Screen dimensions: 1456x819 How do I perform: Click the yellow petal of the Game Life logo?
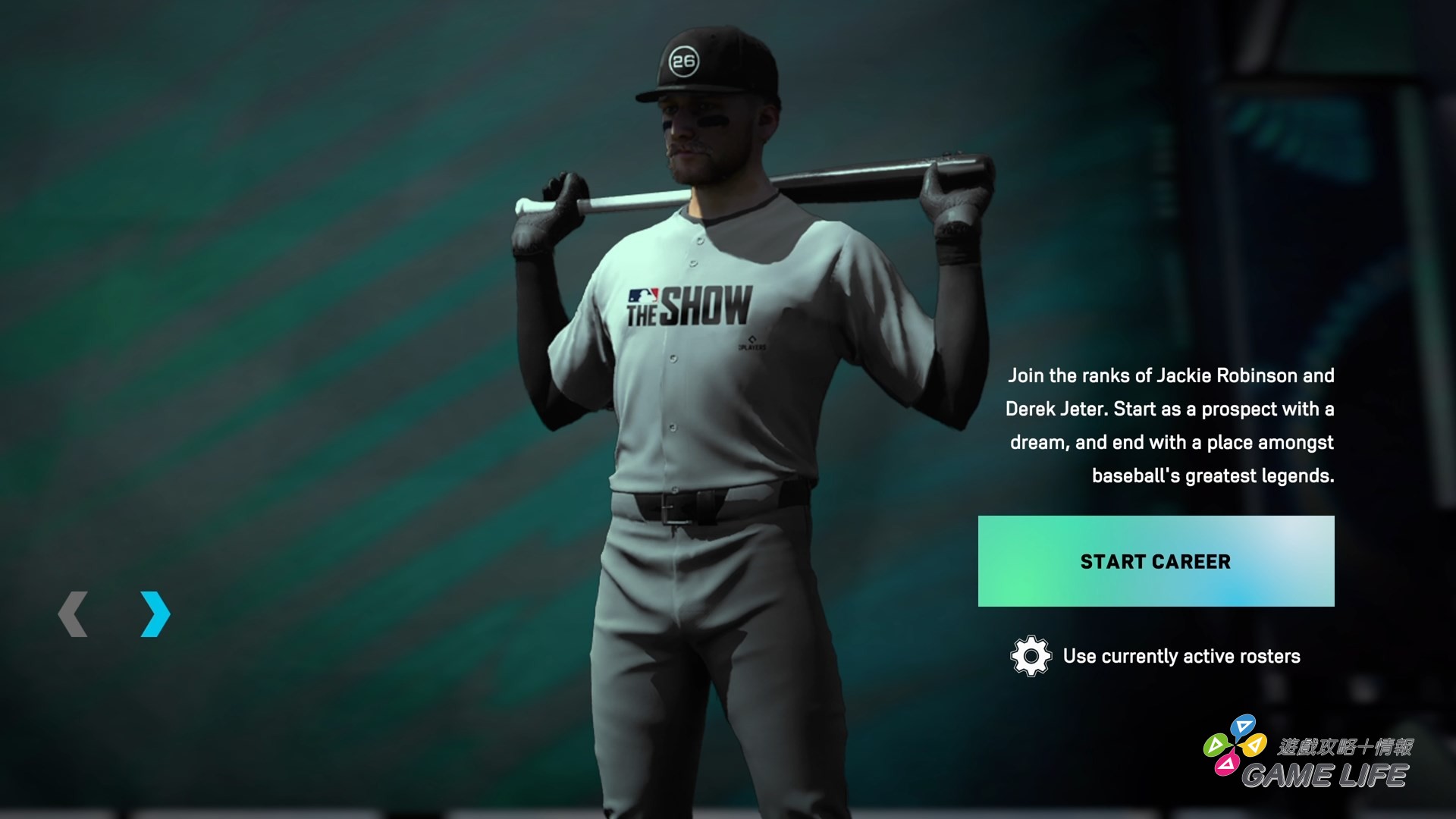1254,745
